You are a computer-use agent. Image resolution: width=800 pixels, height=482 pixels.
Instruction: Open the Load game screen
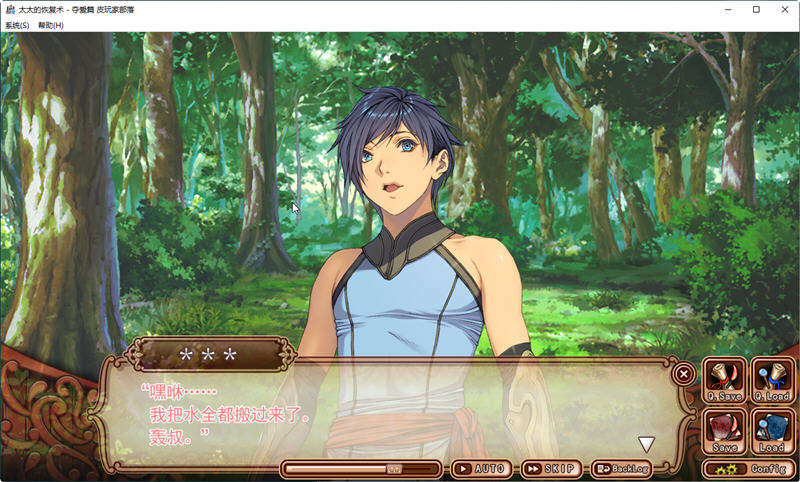coord(772,431)
